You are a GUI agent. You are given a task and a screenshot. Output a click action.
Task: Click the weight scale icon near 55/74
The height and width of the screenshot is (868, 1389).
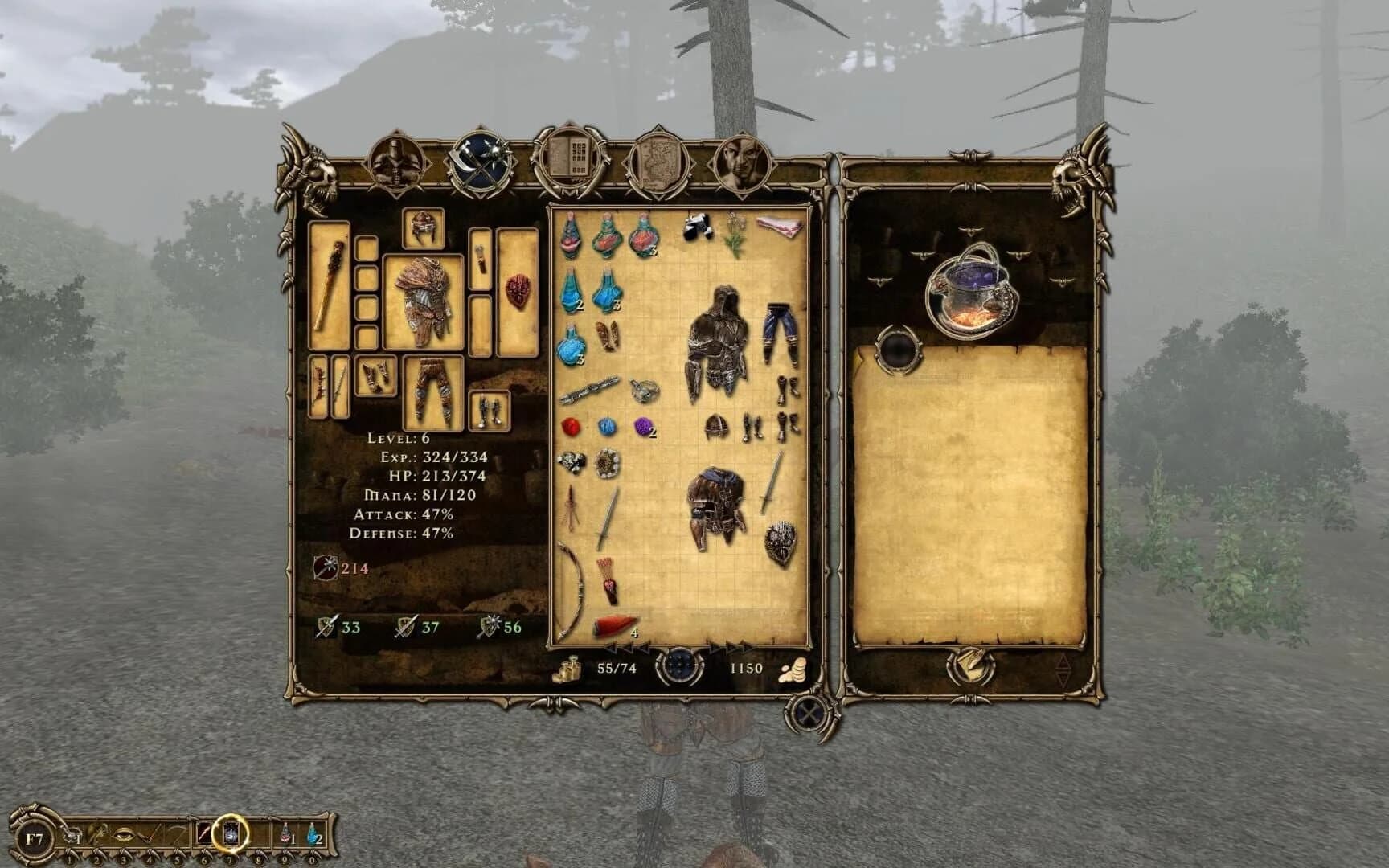point(568,669)
